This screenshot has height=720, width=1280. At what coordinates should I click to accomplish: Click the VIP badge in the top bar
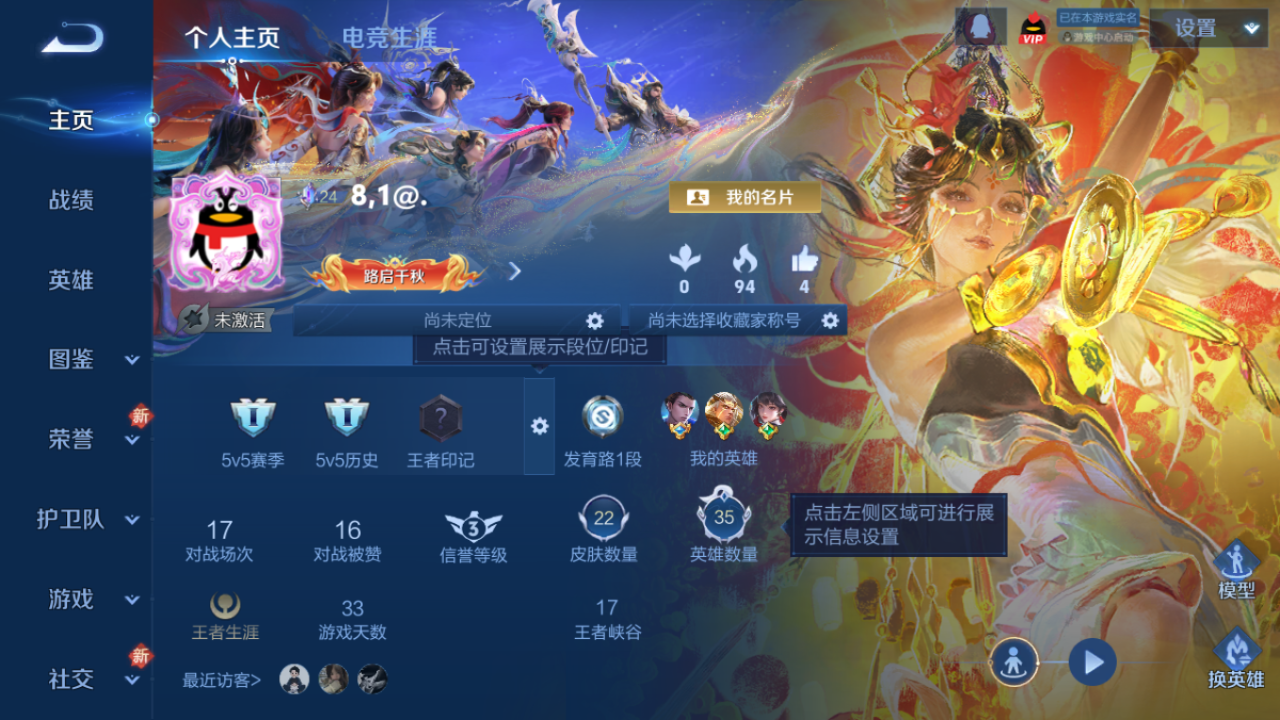click(x=1031, y=29)
